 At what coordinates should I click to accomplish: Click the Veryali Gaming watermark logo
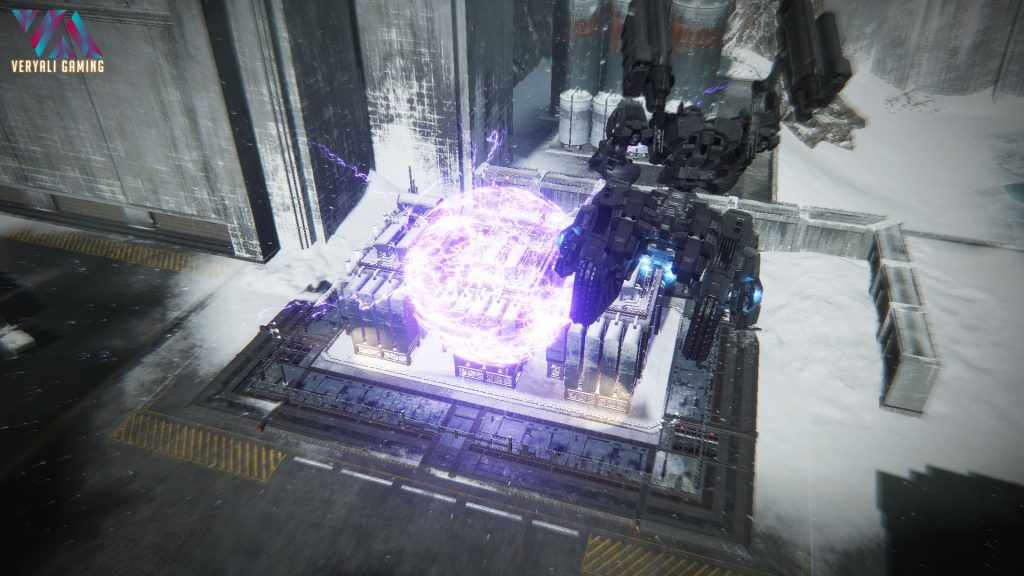[57, 41]
